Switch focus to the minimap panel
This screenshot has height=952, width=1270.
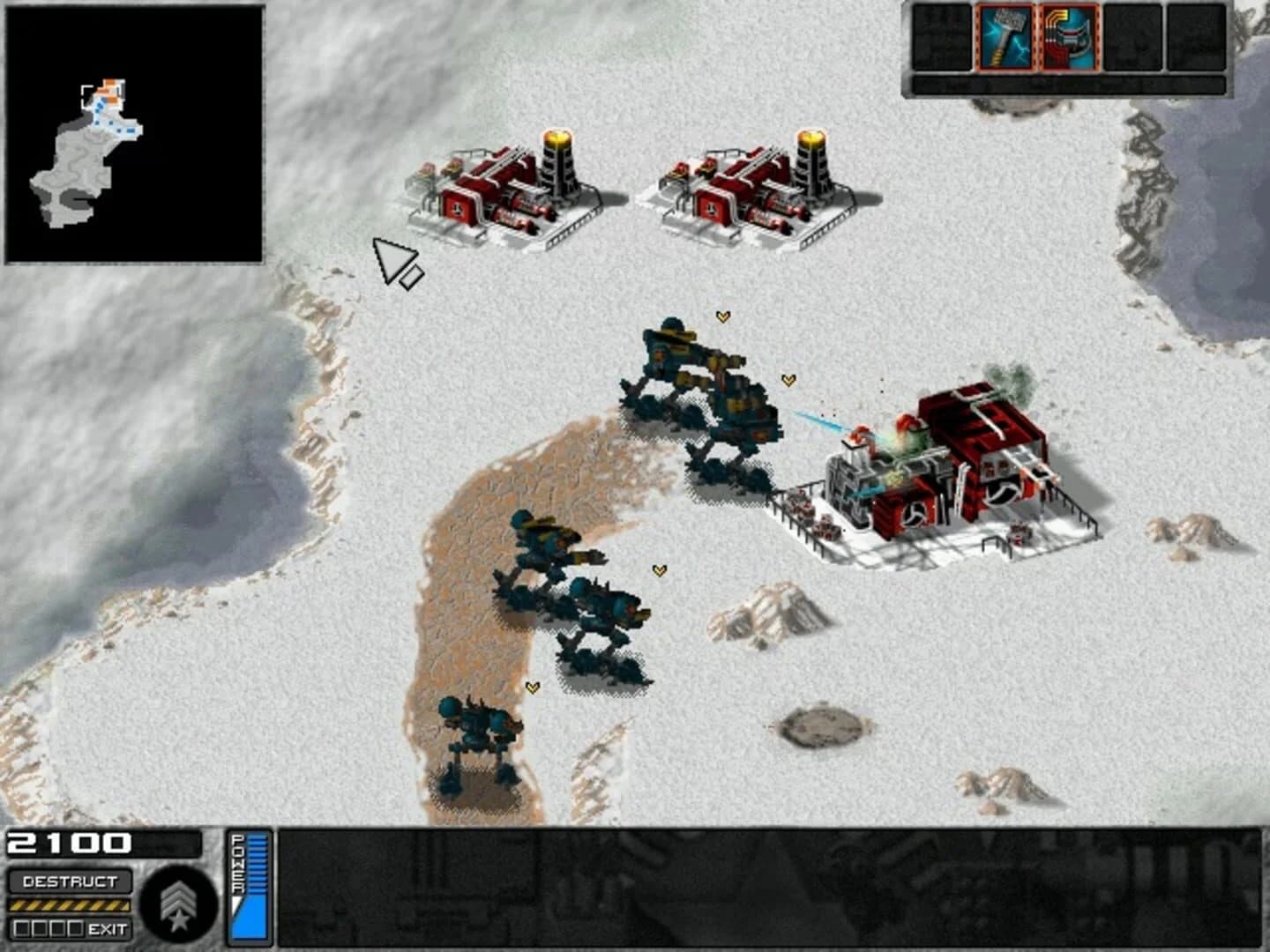pos(132,132)
